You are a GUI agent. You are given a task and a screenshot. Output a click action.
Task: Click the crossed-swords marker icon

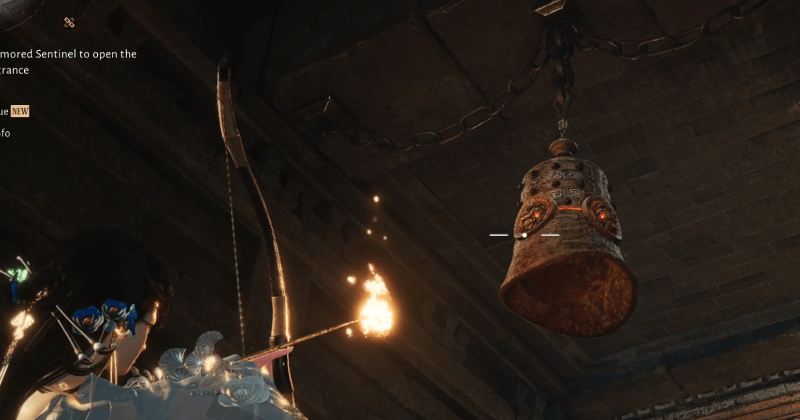pos(69,22)
